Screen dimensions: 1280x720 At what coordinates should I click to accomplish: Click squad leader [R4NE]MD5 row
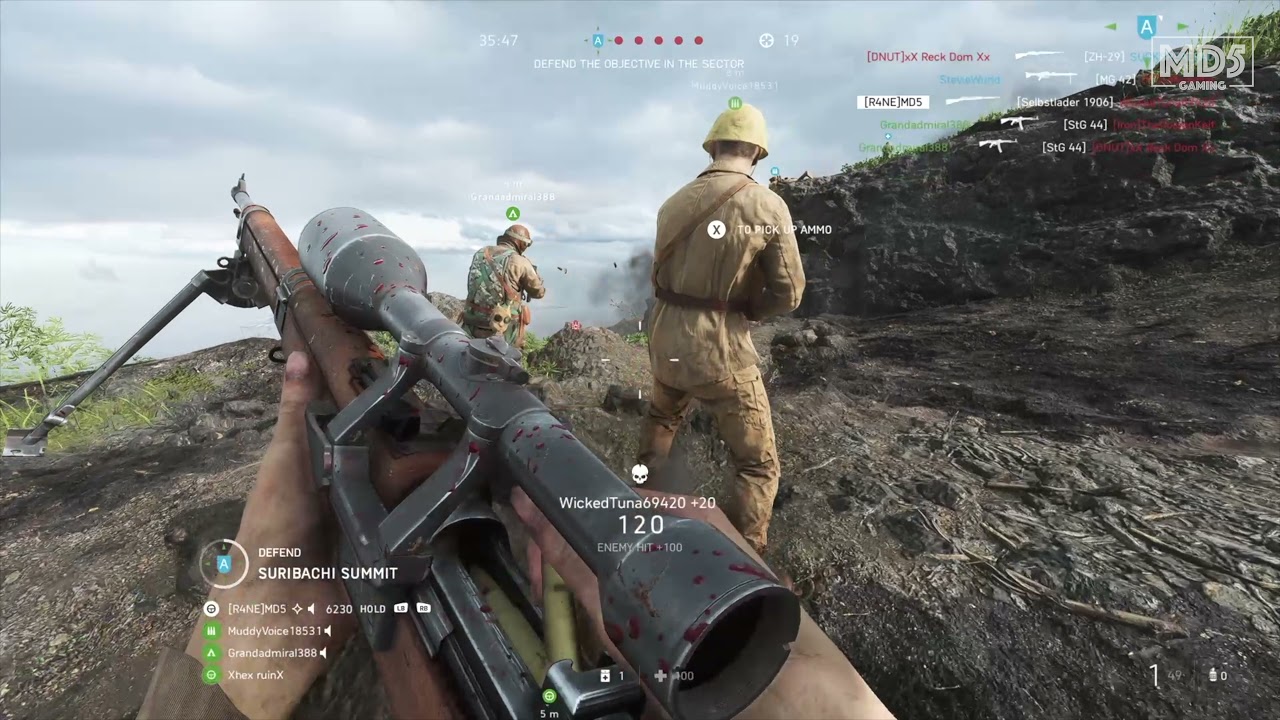257,609
